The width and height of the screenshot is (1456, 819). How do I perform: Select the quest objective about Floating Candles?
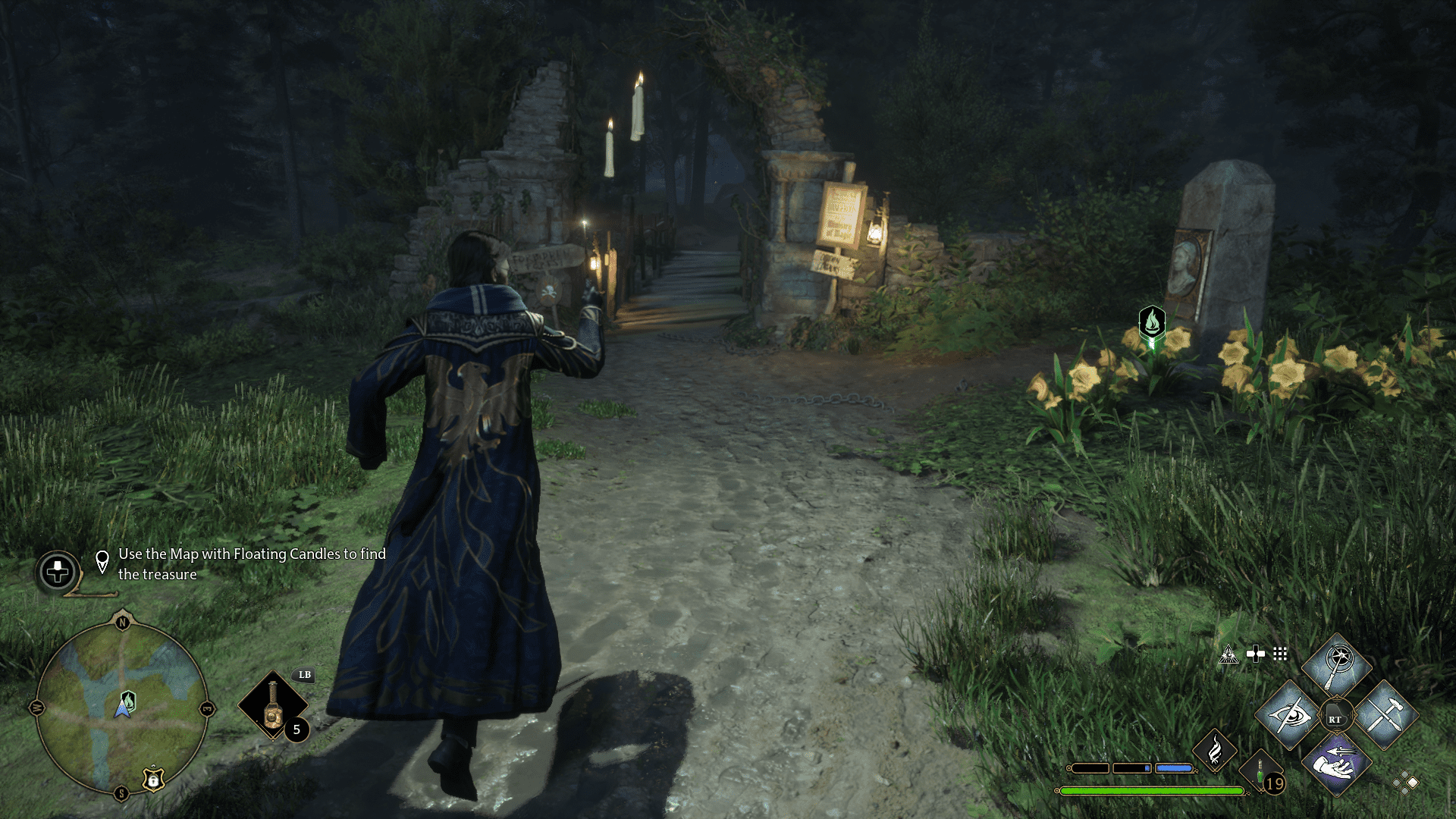pos(251,564)
